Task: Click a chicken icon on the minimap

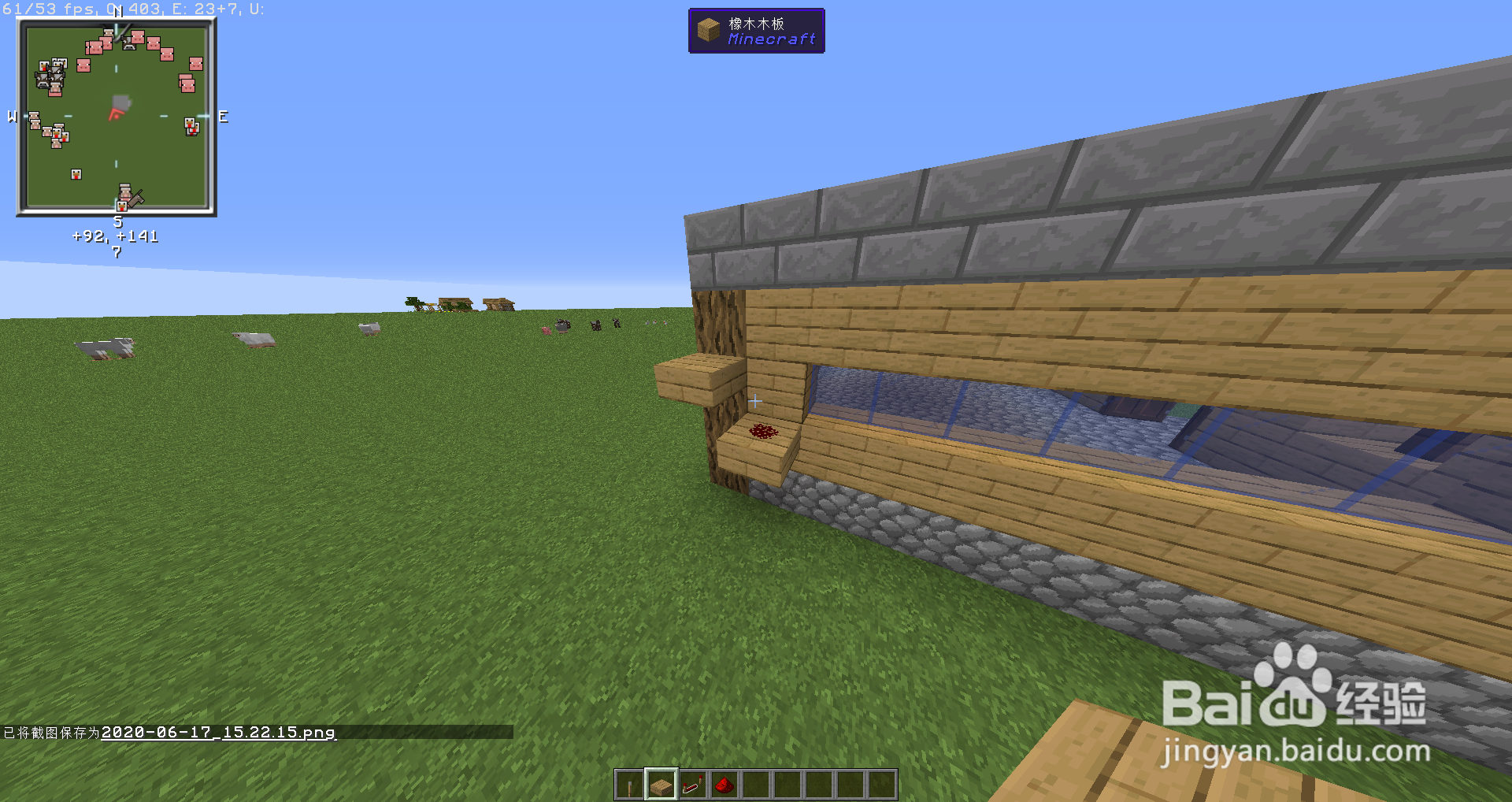Action: (x=75, y=173)
